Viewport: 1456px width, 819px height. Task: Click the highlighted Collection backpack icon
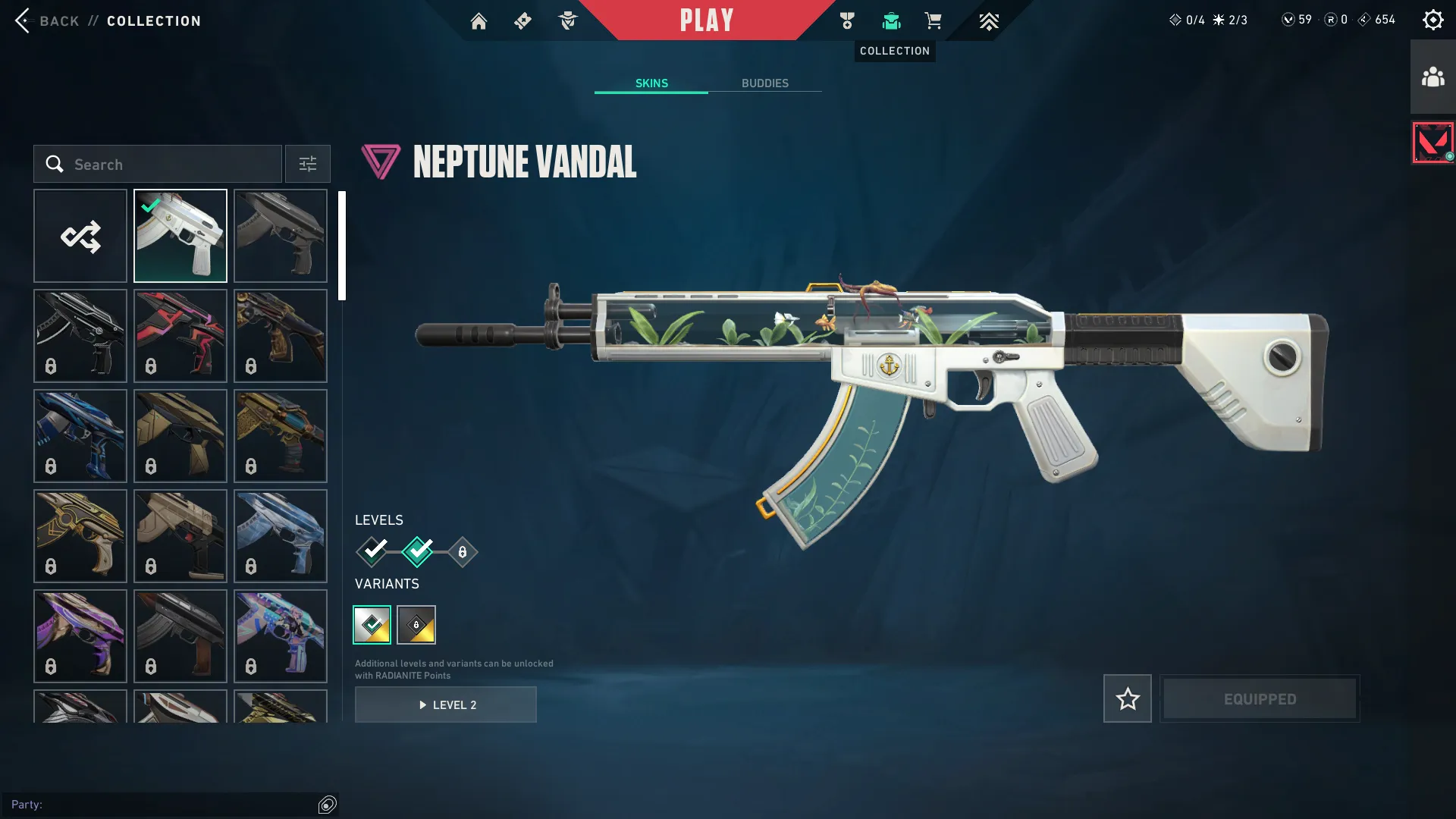(891, 20)
